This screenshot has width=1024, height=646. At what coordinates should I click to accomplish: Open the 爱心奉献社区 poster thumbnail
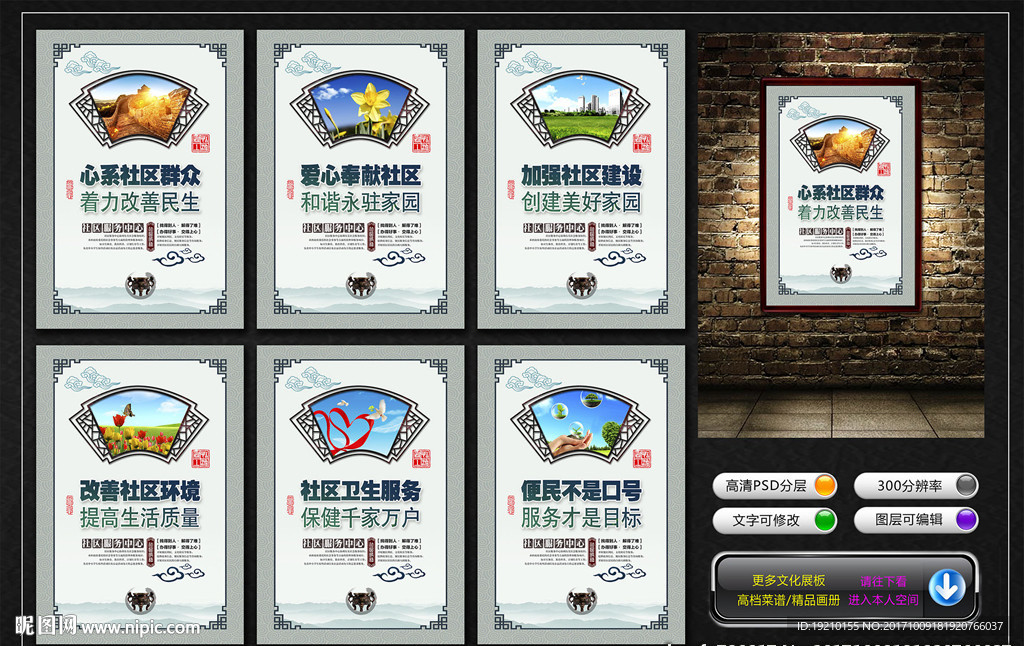pos(360,180)
